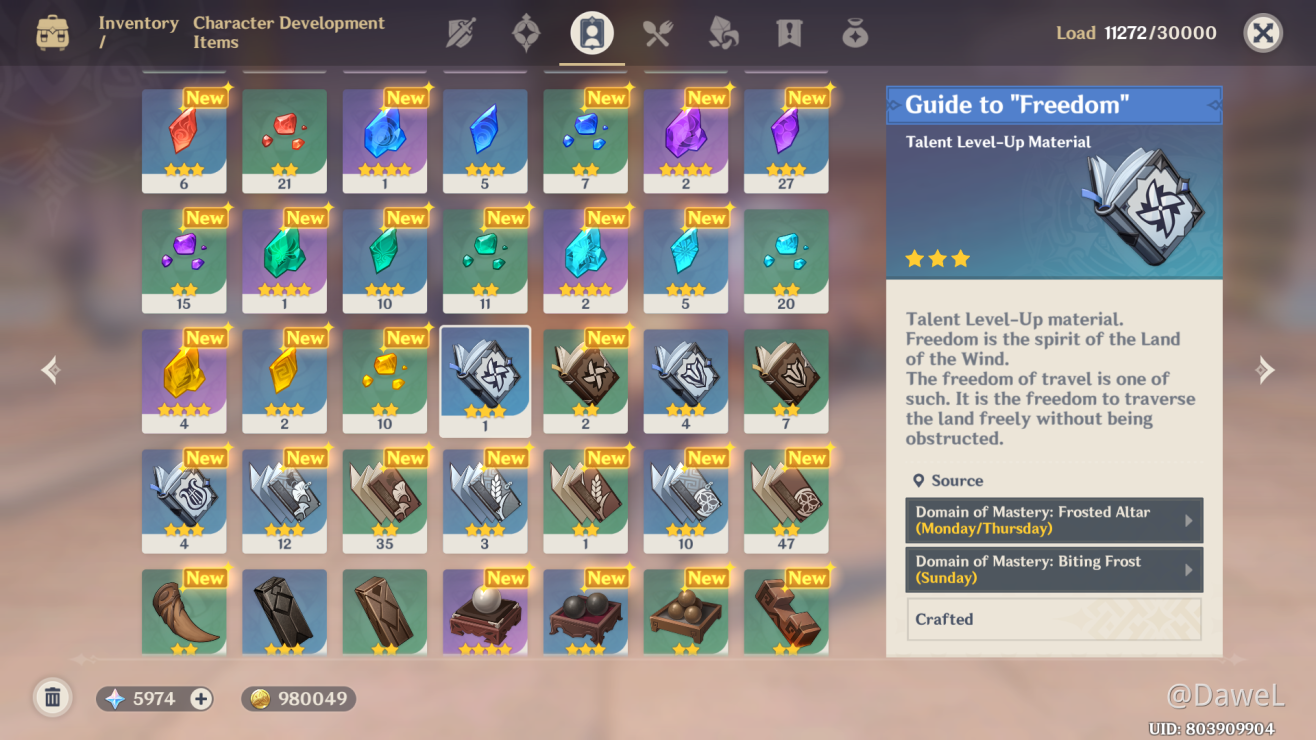
Task: Select the Precious Items pot icon
Action: pos(854,32)
